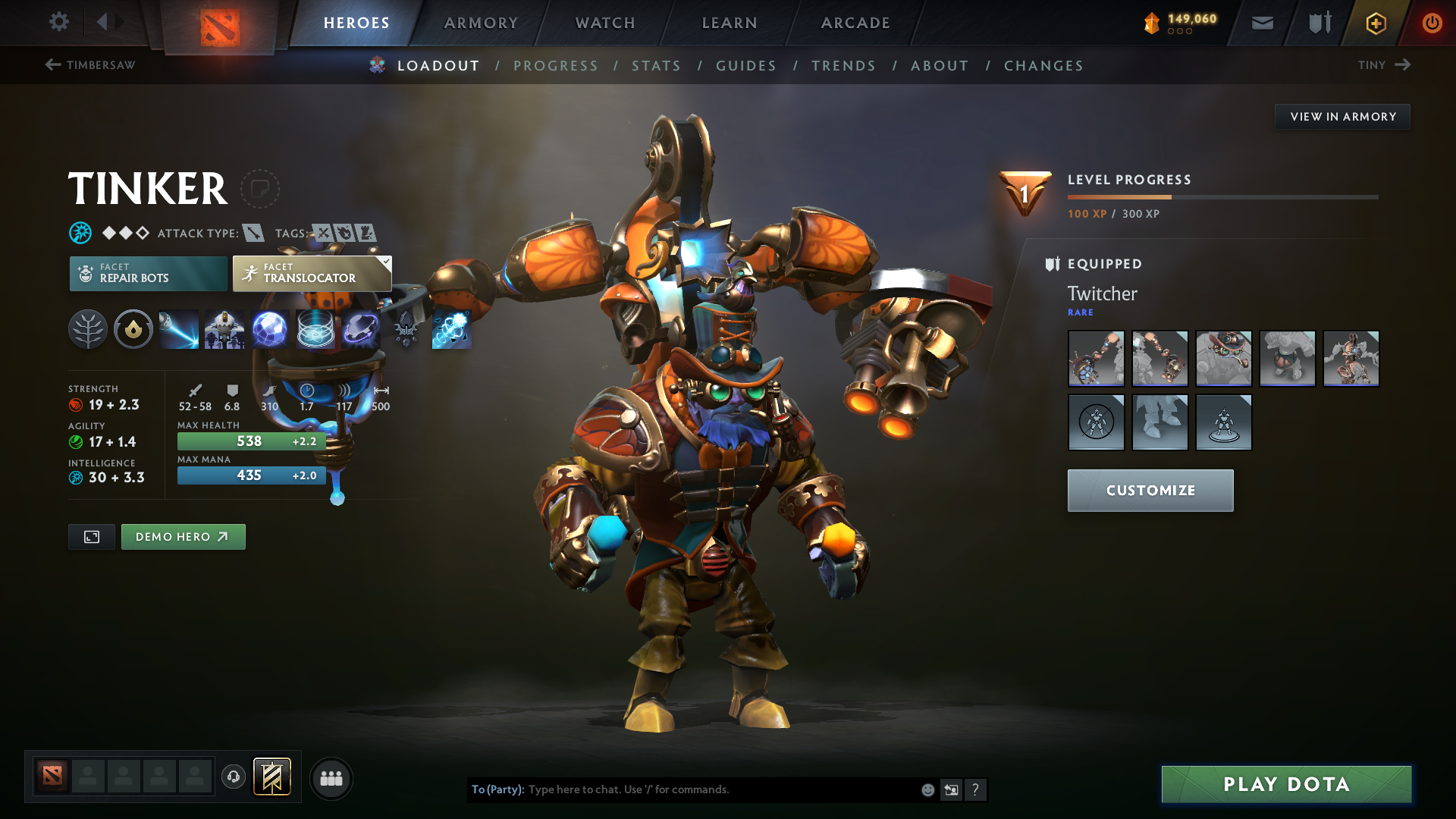Open the ARMORY menu
Viewport: 1456px width, 819px height.
pos(480,23)
